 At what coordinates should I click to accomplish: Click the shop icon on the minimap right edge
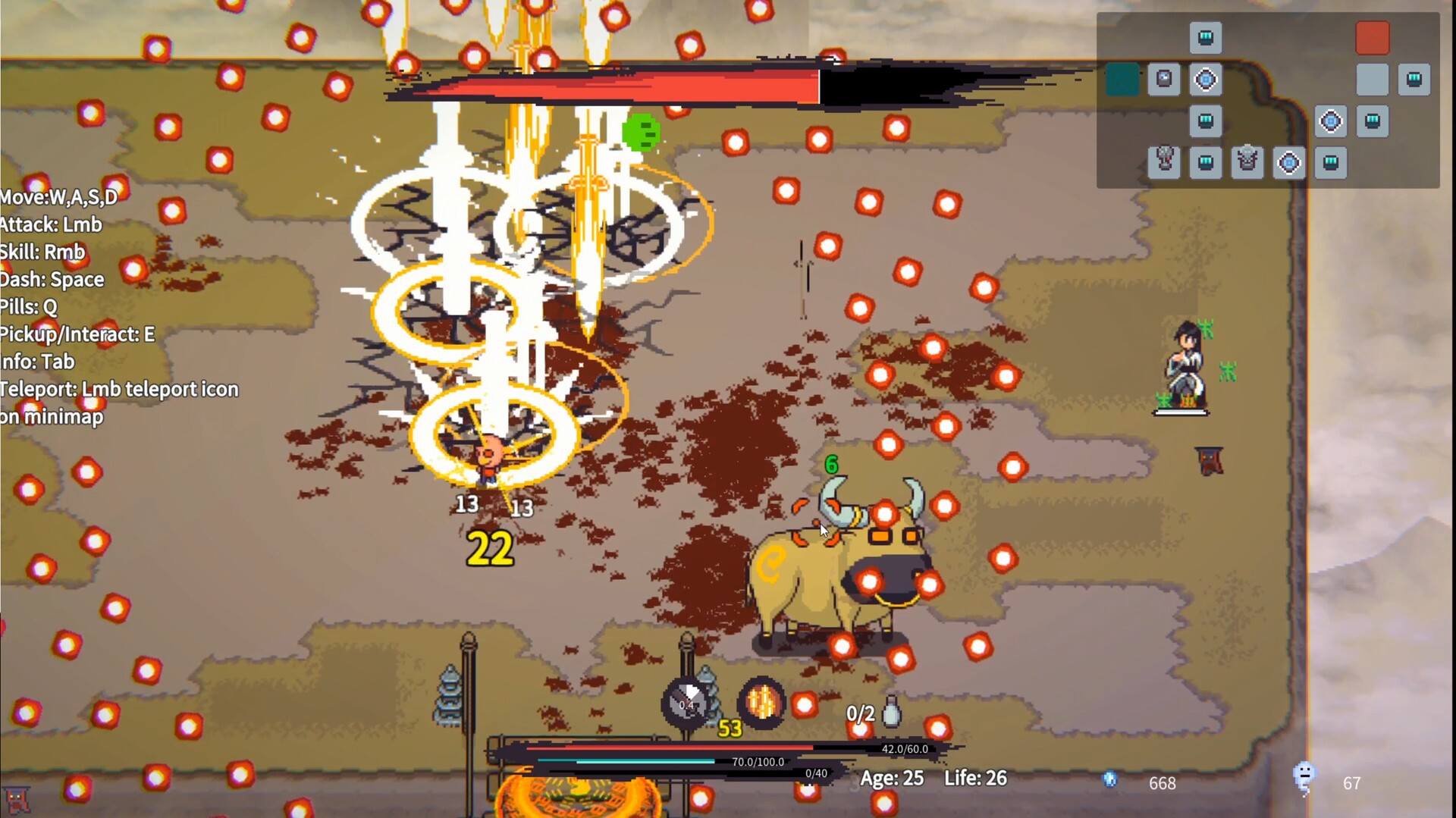pyautogui.click(x=1414, y=79)
